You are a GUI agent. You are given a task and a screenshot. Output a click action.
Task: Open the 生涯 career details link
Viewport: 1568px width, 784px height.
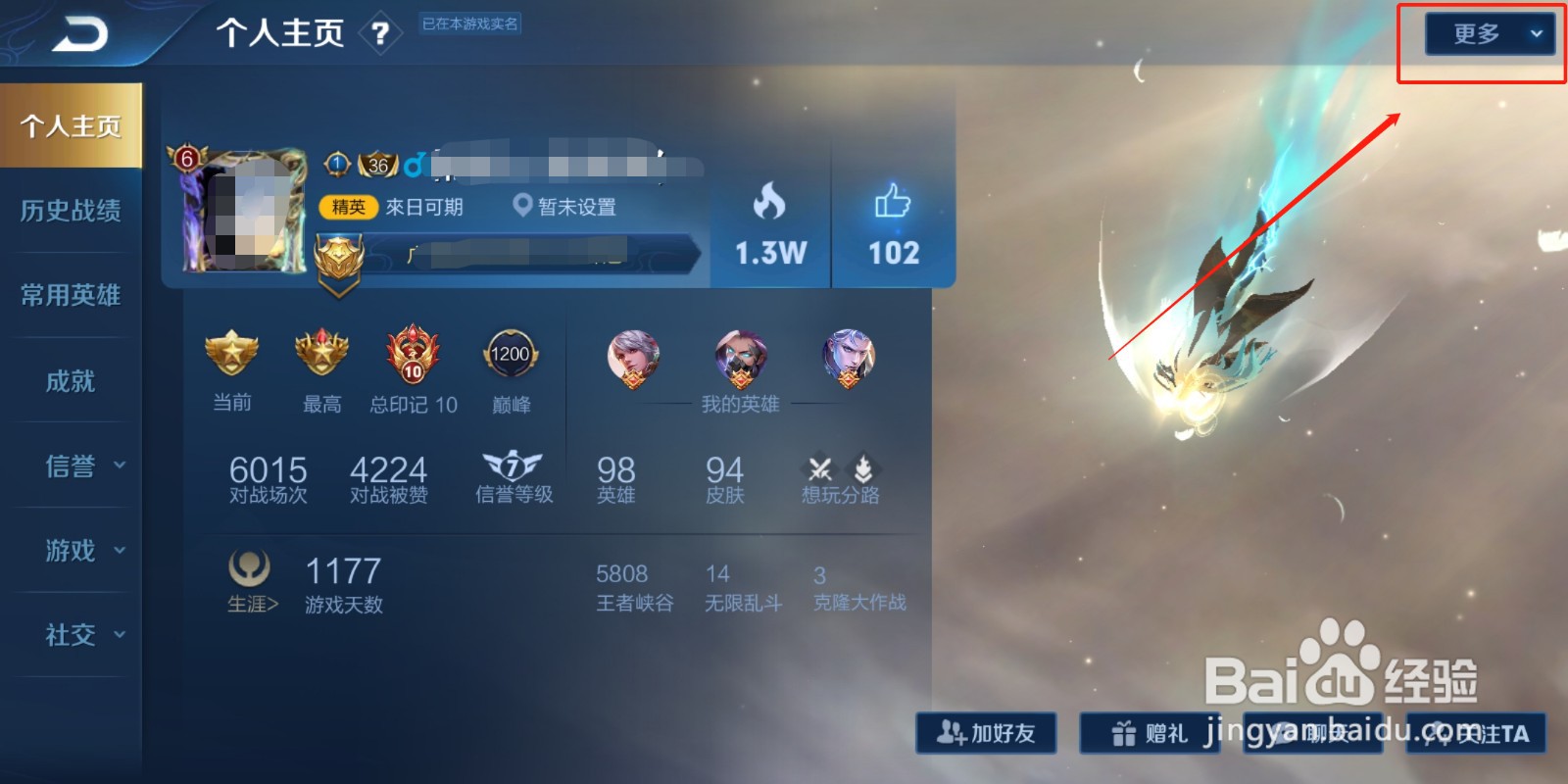pyautogui.click(x=251, y=606)
